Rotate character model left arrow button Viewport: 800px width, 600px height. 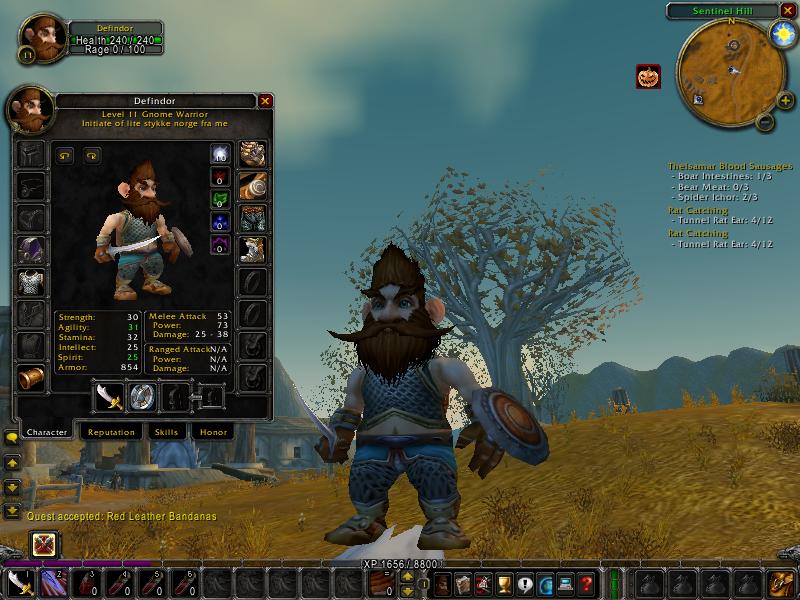(66, 155)
